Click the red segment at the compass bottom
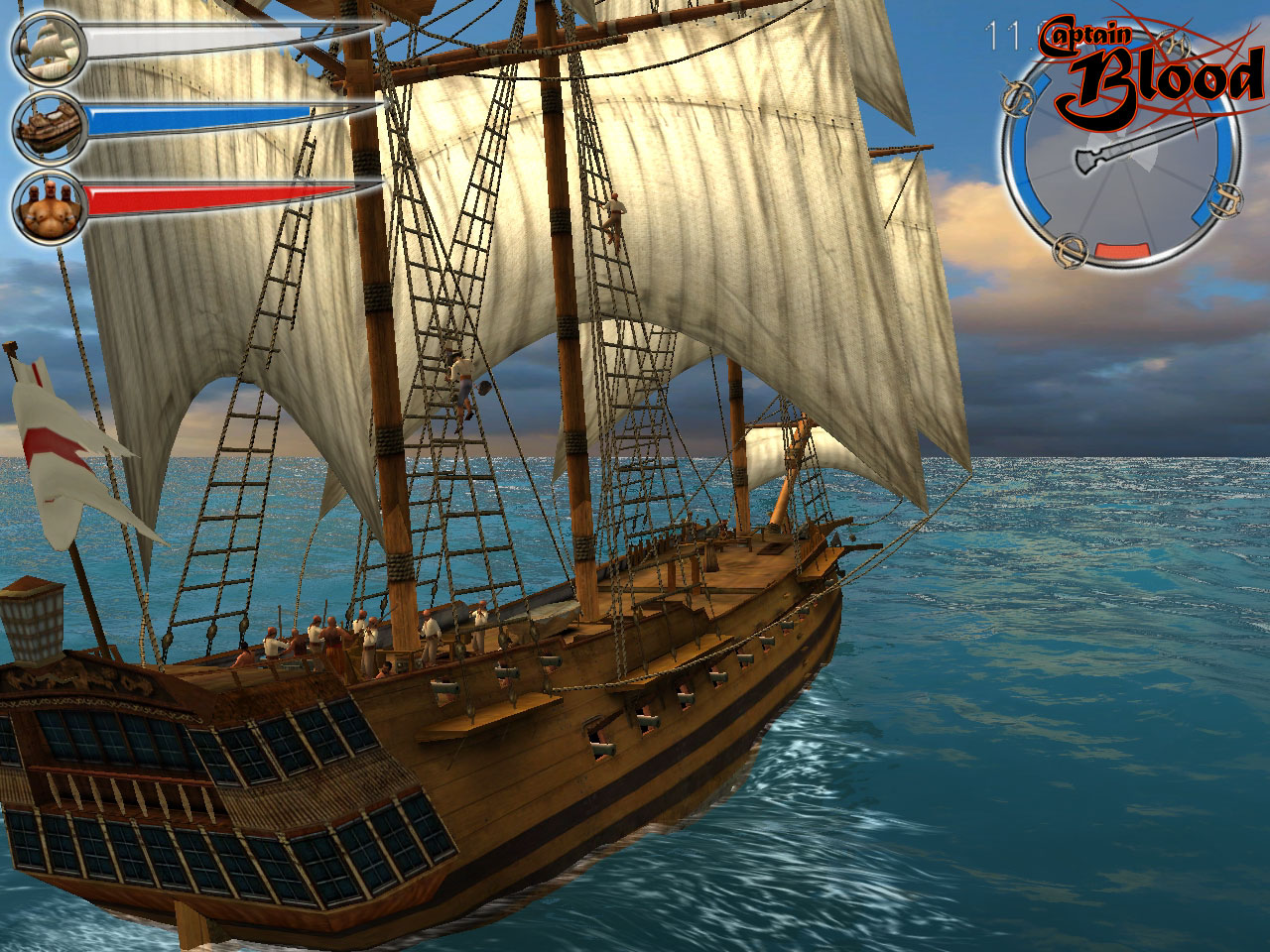The image size is (1270, 952). [1122, 250]
